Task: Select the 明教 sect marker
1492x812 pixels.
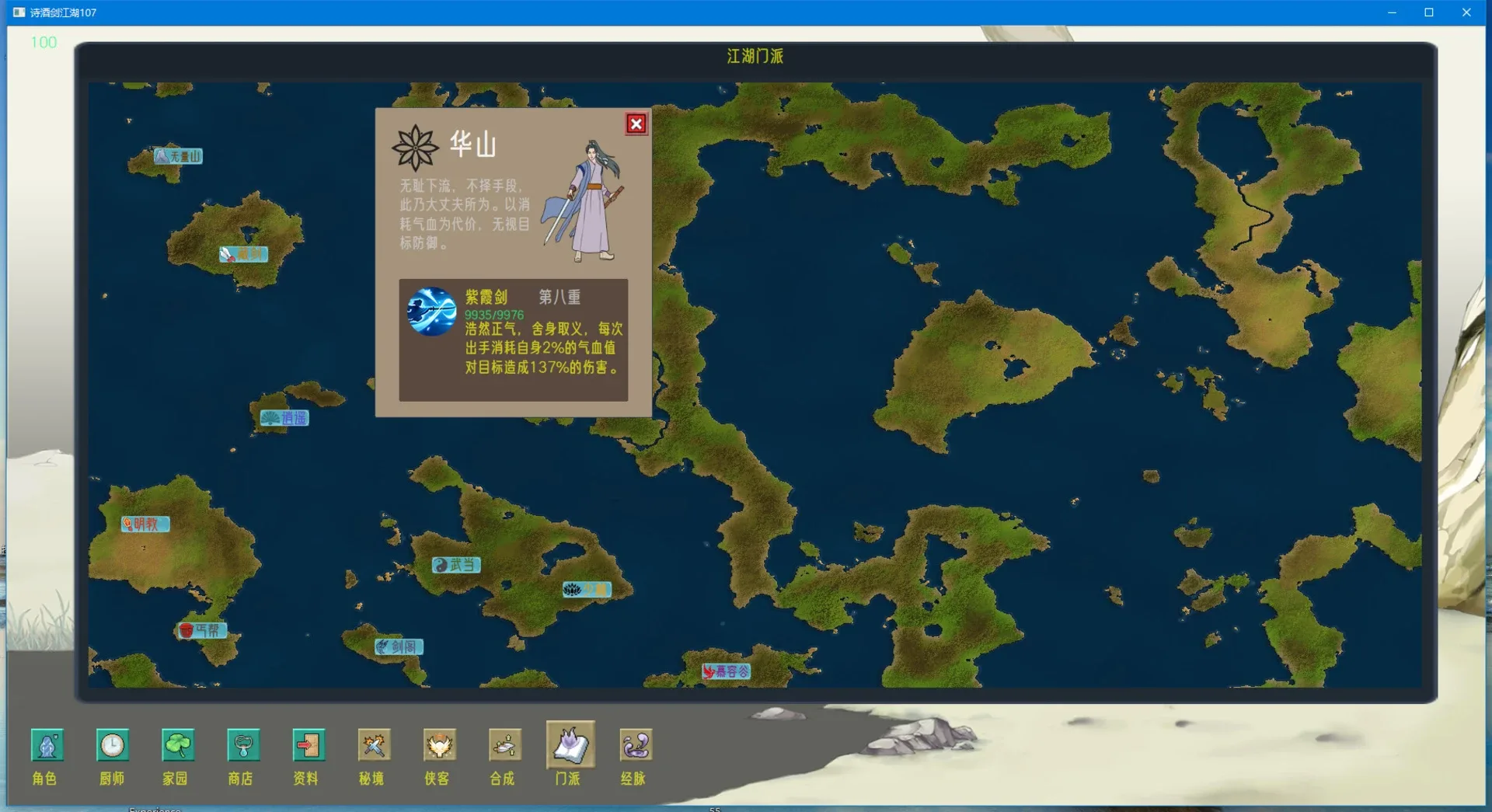Action: coord(146,524)
